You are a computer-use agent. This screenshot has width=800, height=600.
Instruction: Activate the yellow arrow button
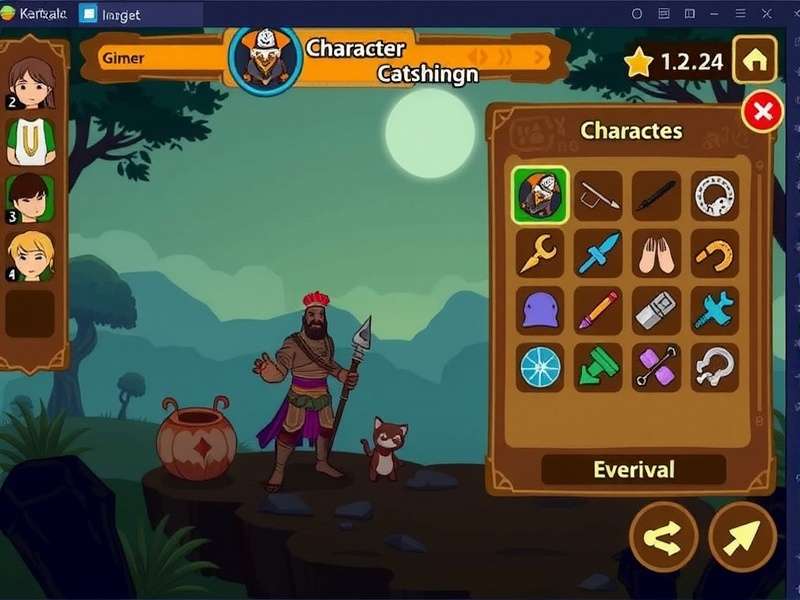point(742,537)
